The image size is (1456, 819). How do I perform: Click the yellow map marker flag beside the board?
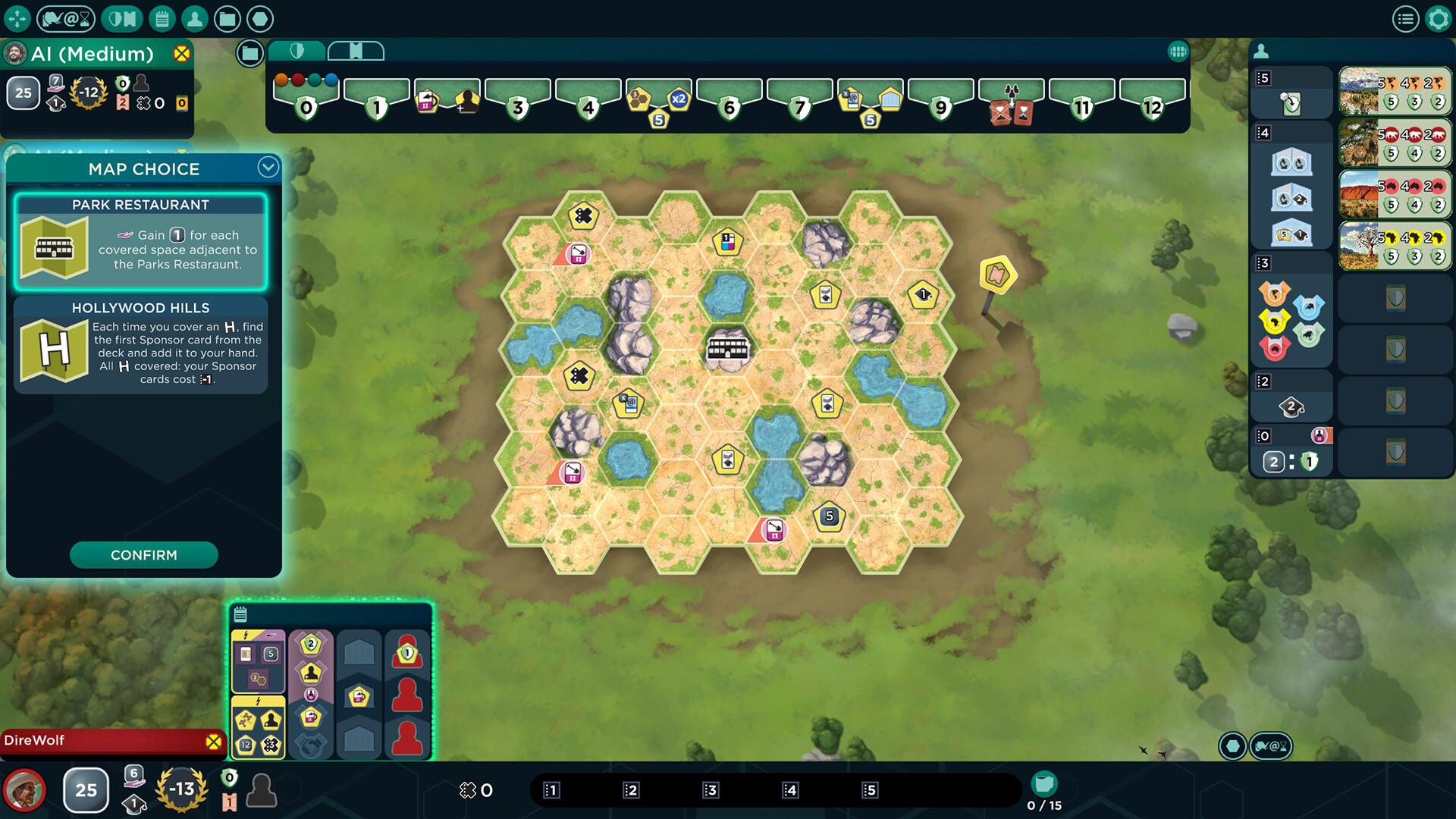pyautogui.click(x=997, y=275)
